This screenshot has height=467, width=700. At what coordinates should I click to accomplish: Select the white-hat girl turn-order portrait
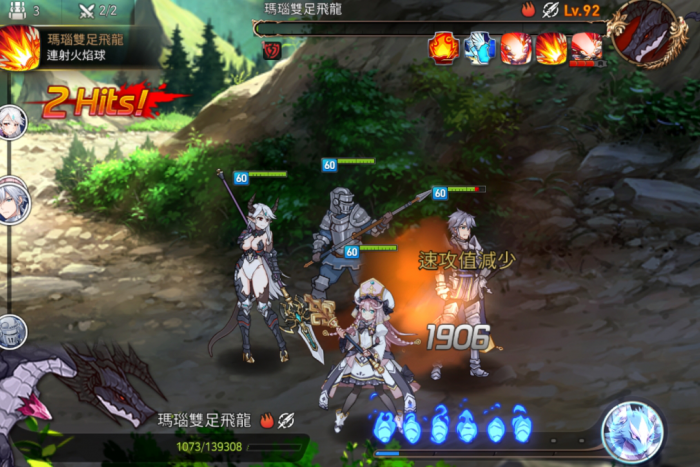[x=12, y=202]
